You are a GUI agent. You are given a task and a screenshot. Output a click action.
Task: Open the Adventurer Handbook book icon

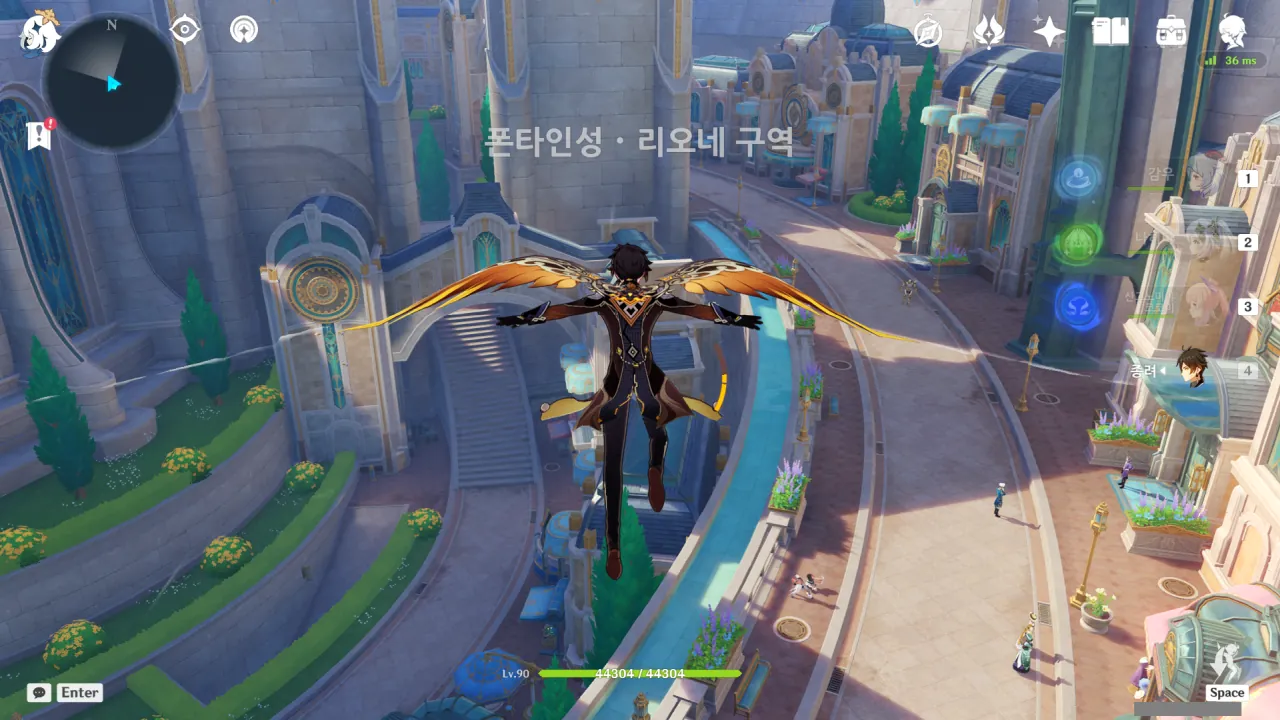[x=1110, y=32]
